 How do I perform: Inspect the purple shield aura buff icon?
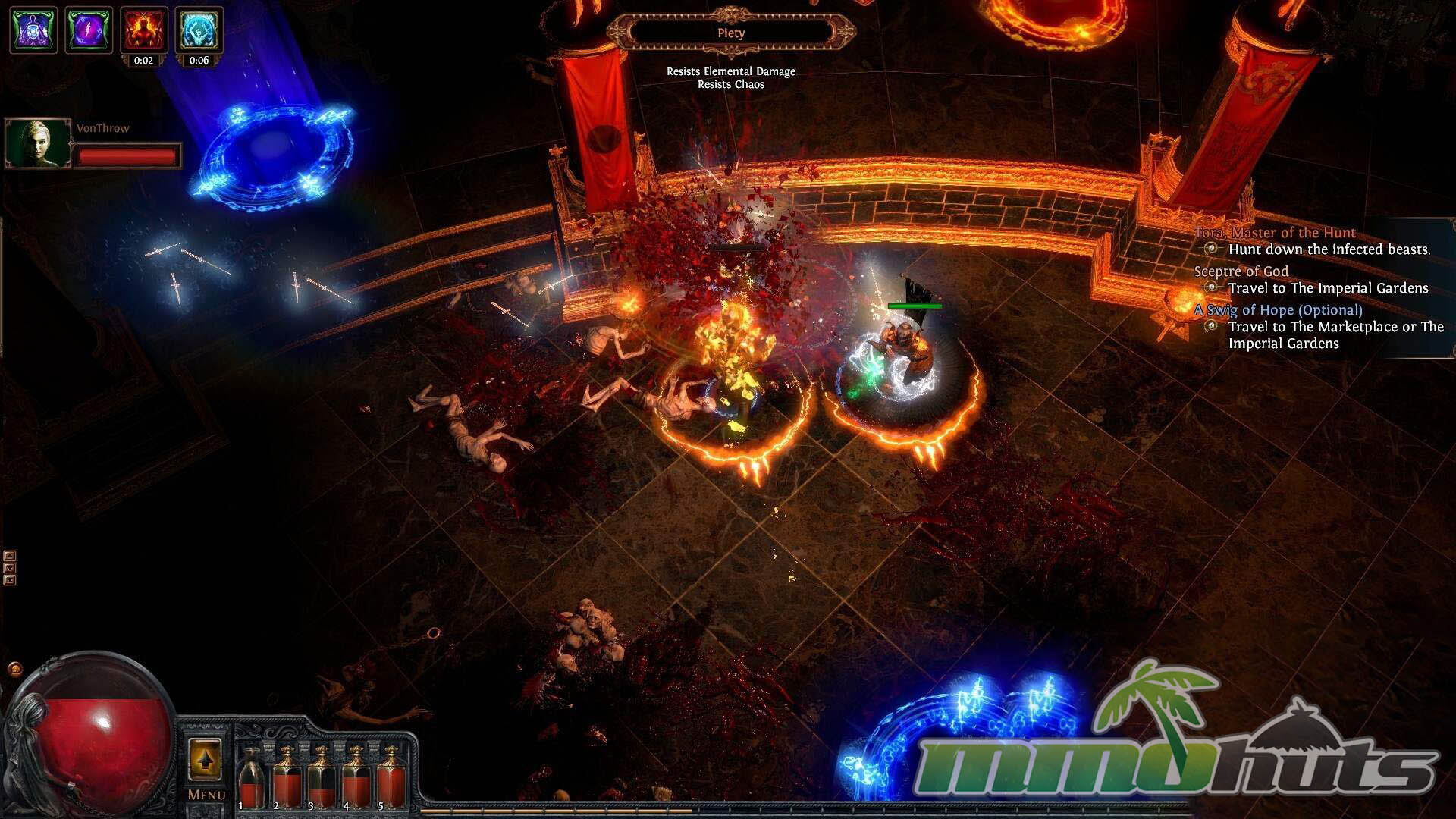(33, 30)
